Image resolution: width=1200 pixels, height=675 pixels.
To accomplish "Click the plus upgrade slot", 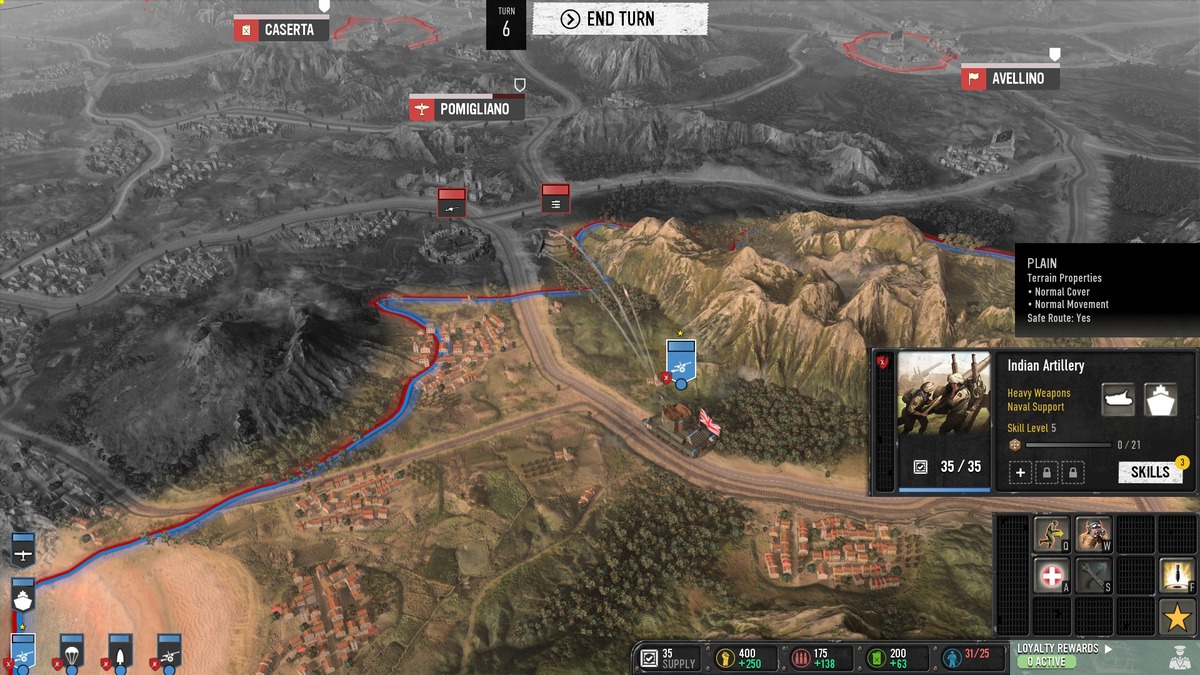I will click(x=1020, y=473).
